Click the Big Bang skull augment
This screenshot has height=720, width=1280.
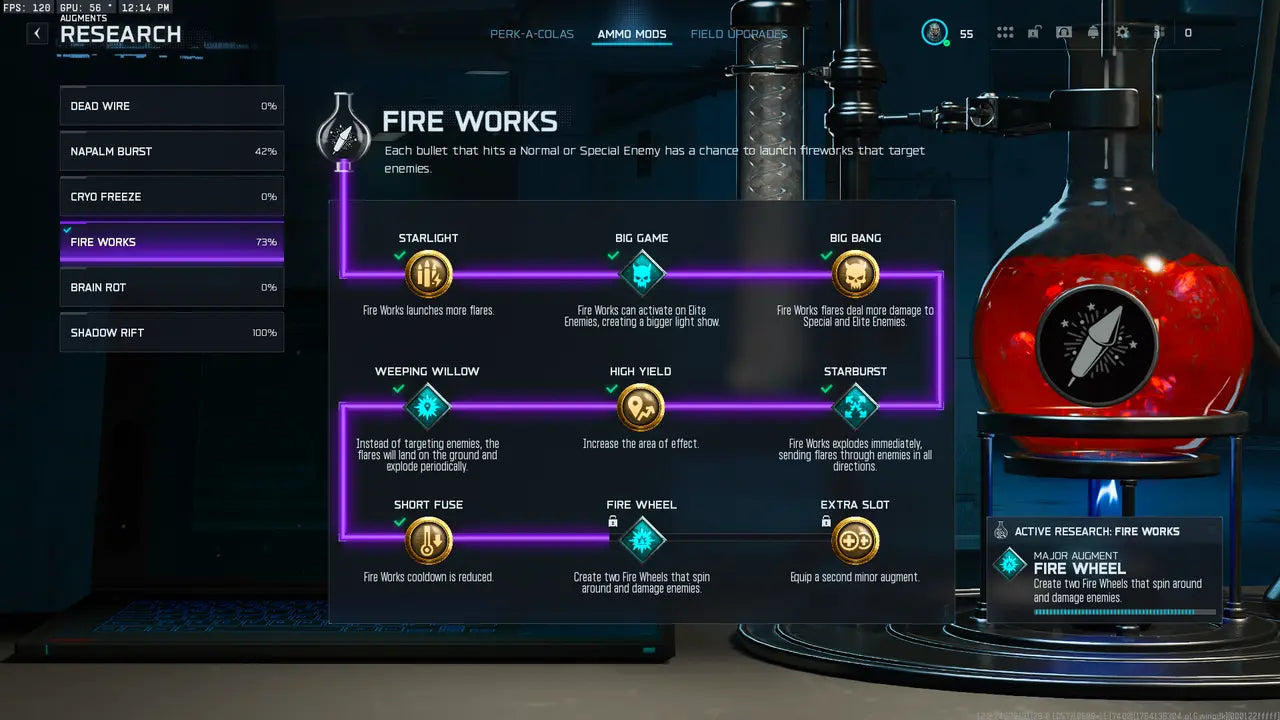(855, 274)
